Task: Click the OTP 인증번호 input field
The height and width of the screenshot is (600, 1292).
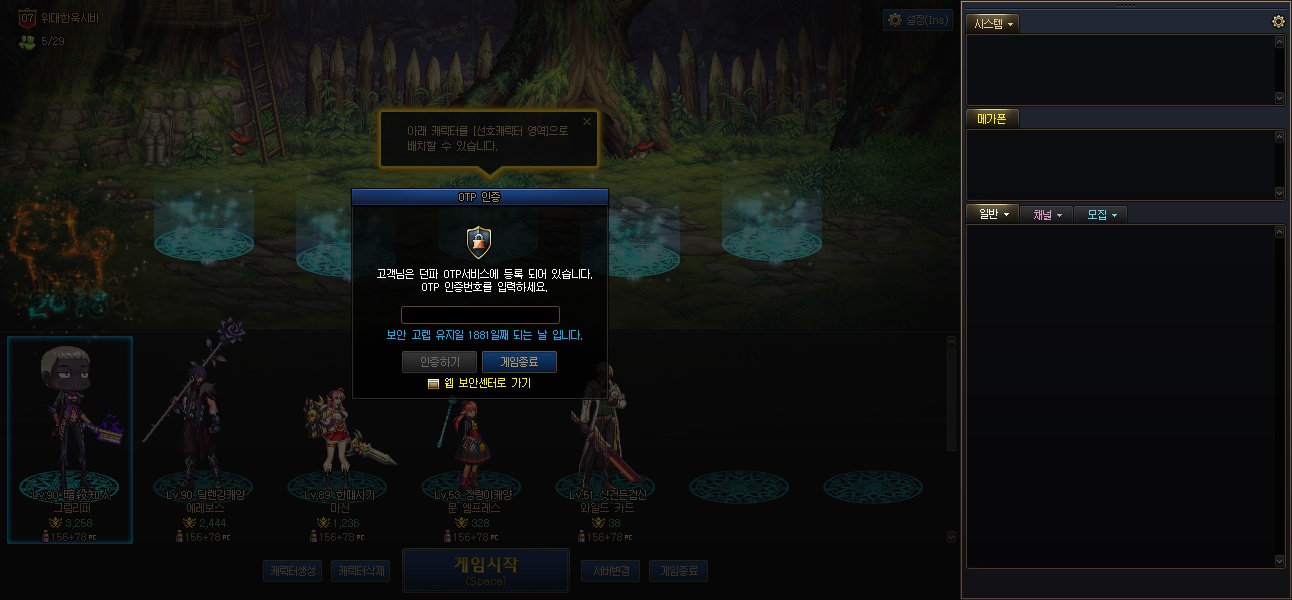Action: (x=480, y=315)
